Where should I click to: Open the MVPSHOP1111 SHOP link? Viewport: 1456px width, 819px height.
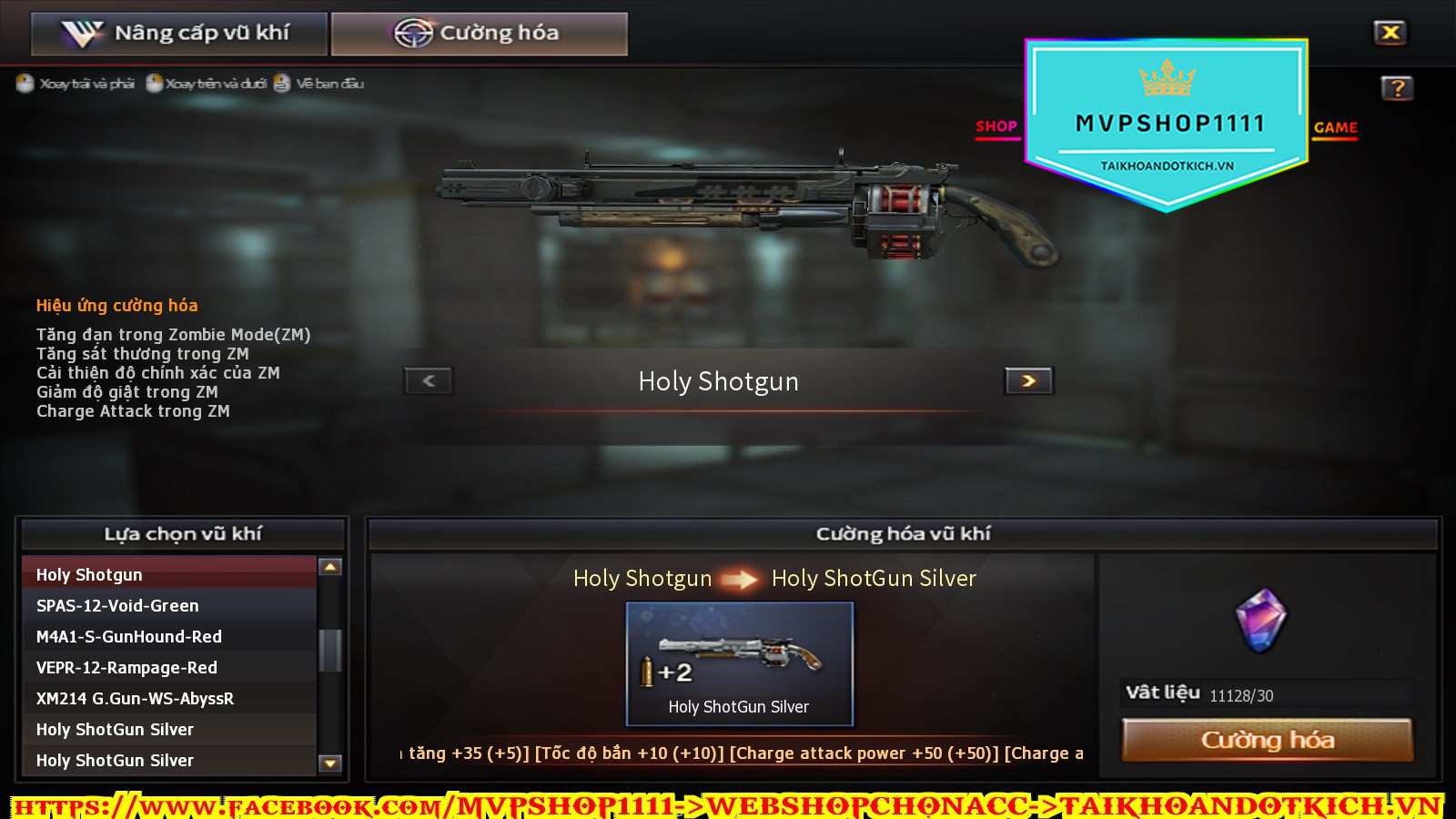click(996, 126)
